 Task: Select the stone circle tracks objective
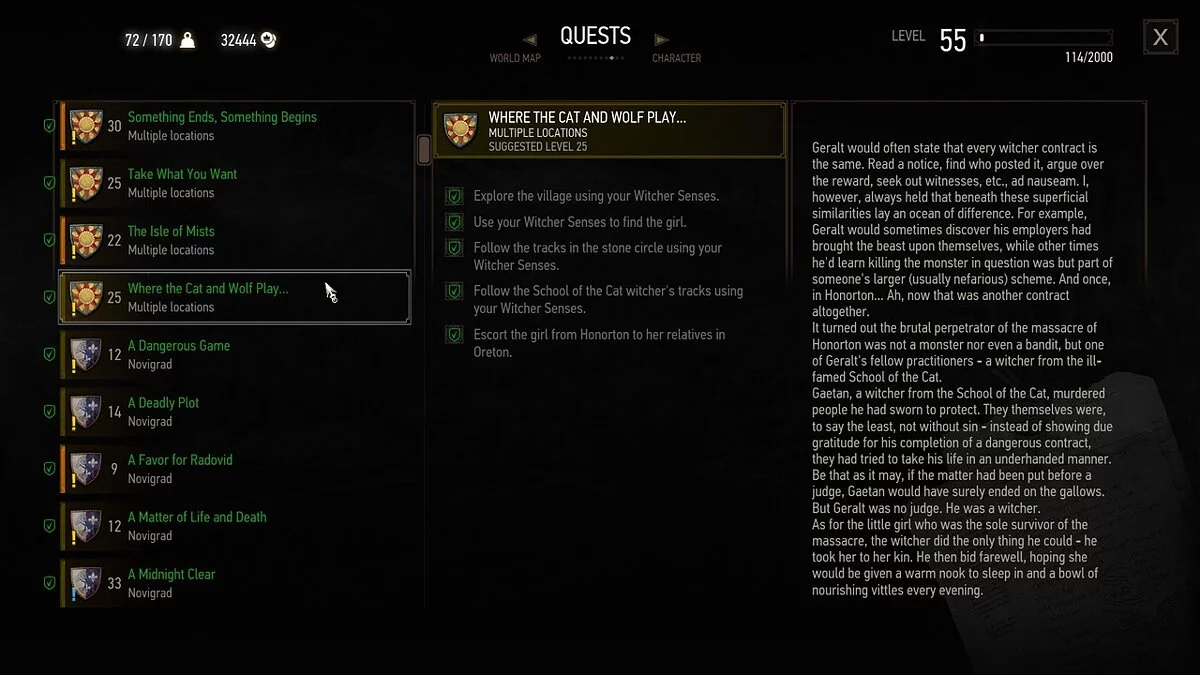tap(597, 256)
